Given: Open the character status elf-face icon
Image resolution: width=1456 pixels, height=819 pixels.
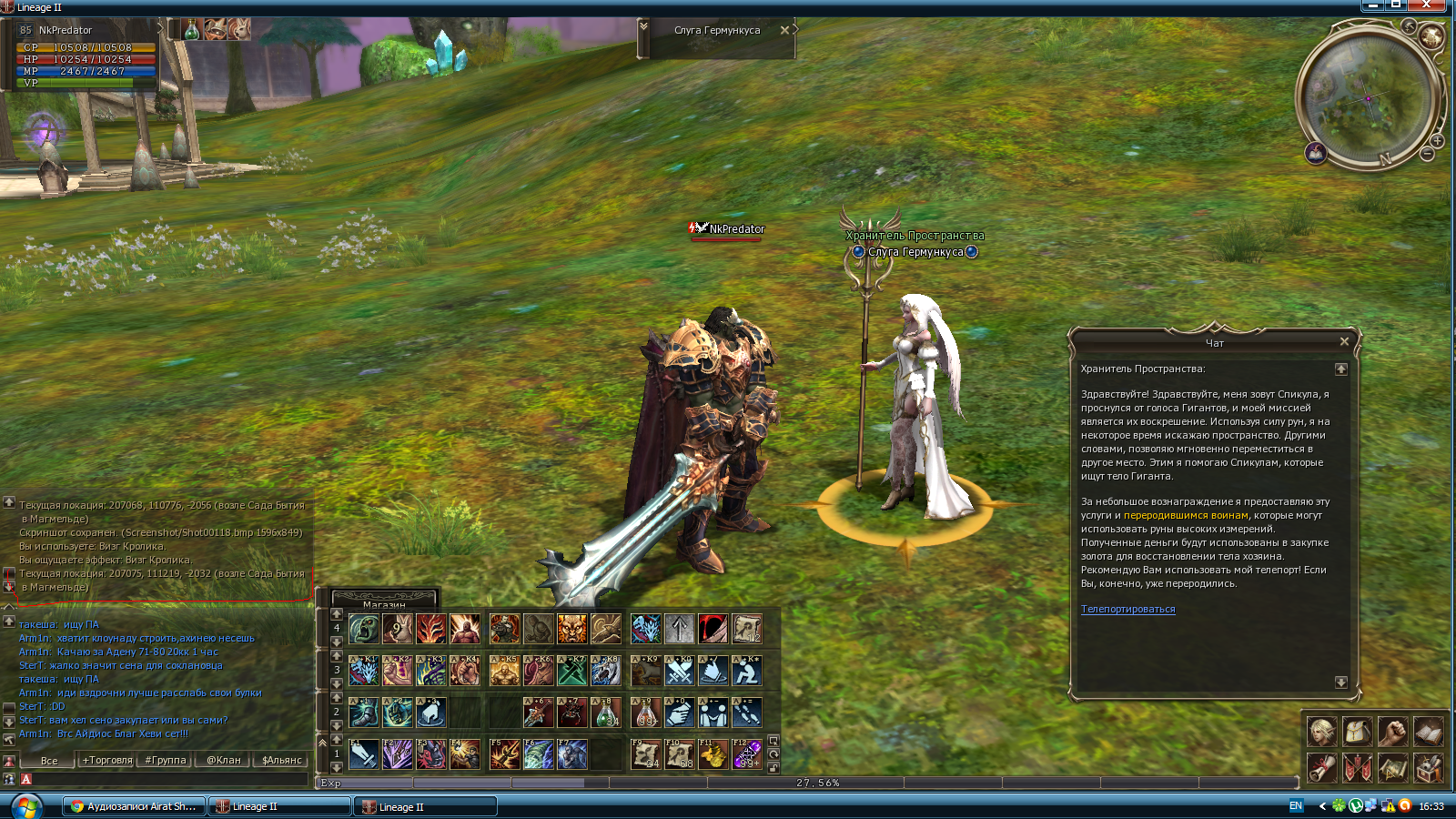Looking at the screenshot, I should coord(1321,730).
